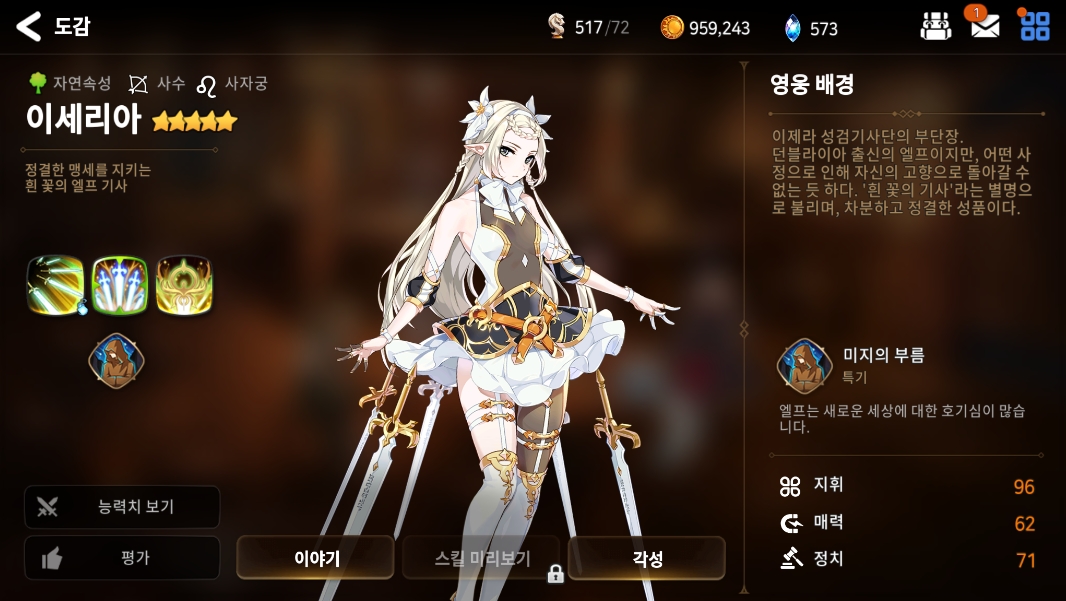Select the falling blue swords skill icon
Image resolution: width=1066 pixels, height=601 pixels.
tap(120, 285)
